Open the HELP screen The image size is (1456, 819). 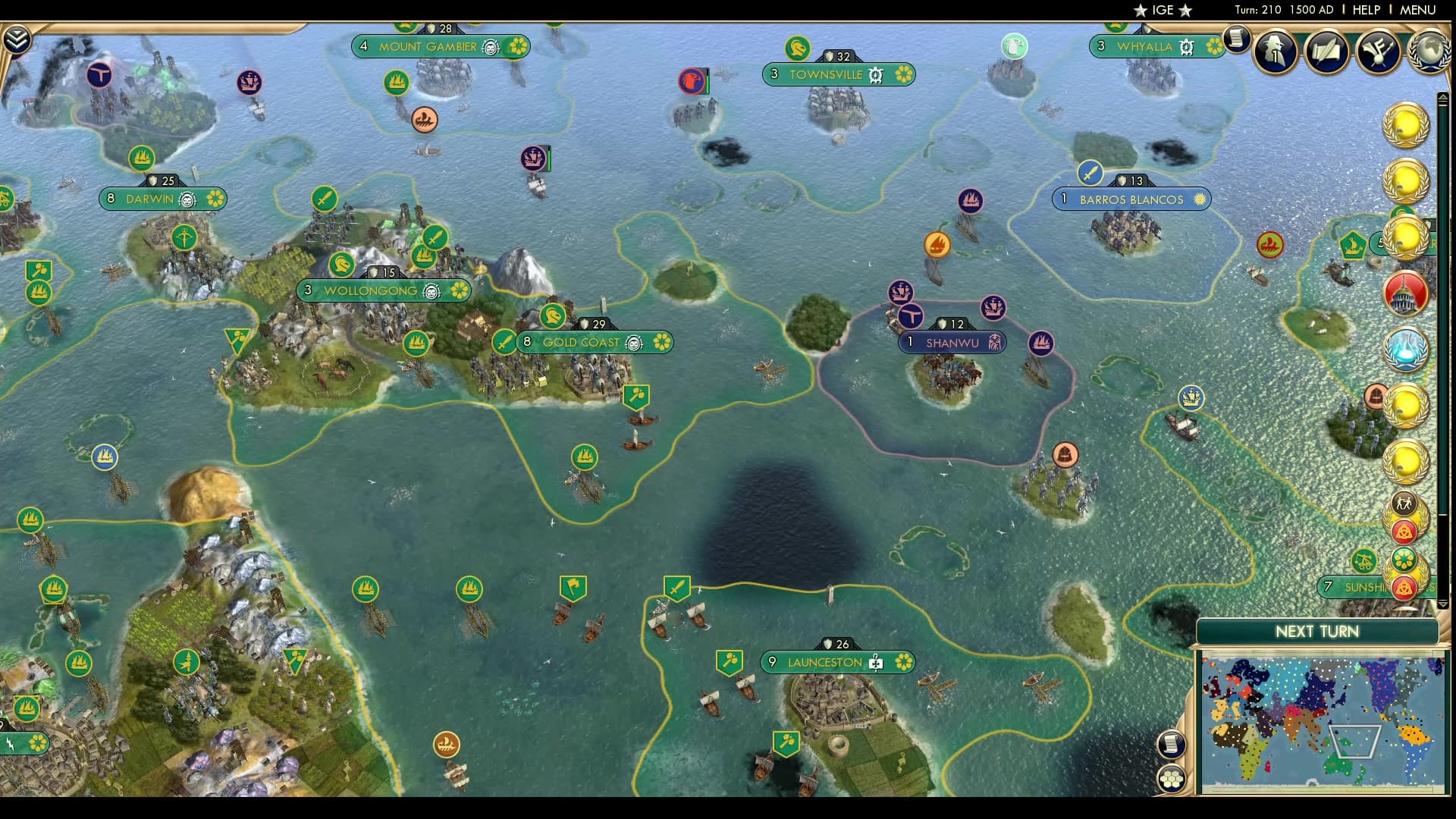[1364, 10]
